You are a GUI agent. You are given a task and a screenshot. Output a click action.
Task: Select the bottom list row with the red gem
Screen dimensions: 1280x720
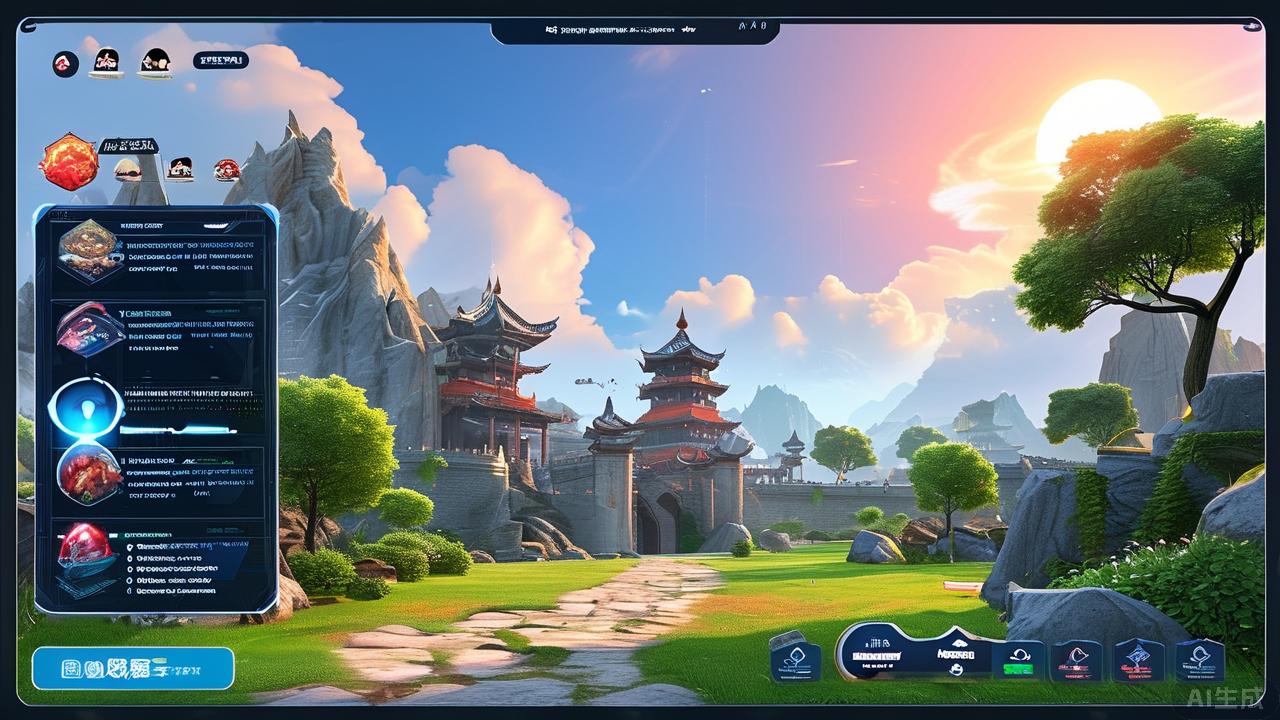pos(156,558)
